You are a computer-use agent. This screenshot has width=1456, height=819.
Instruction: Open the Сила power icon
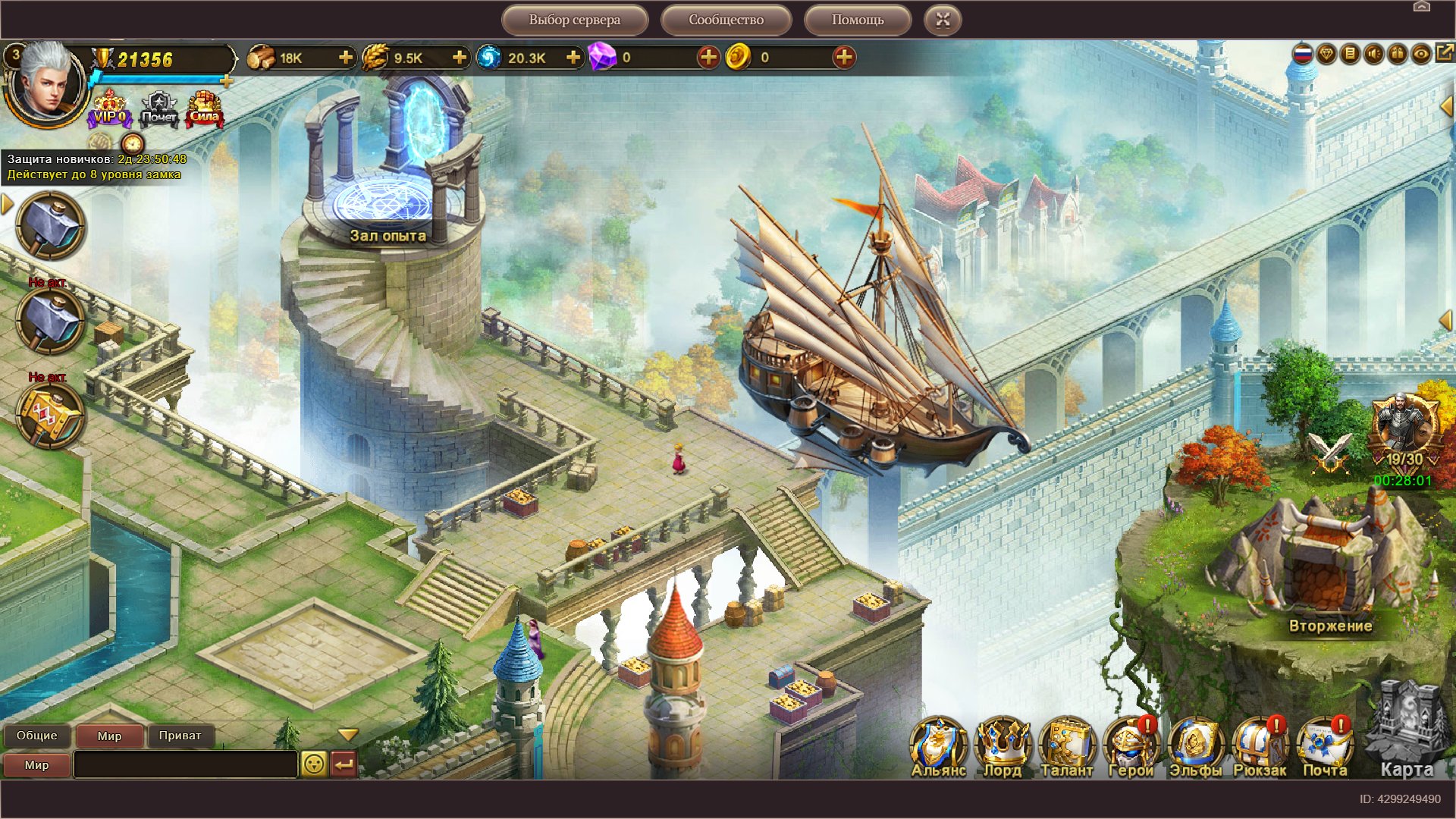204,109
